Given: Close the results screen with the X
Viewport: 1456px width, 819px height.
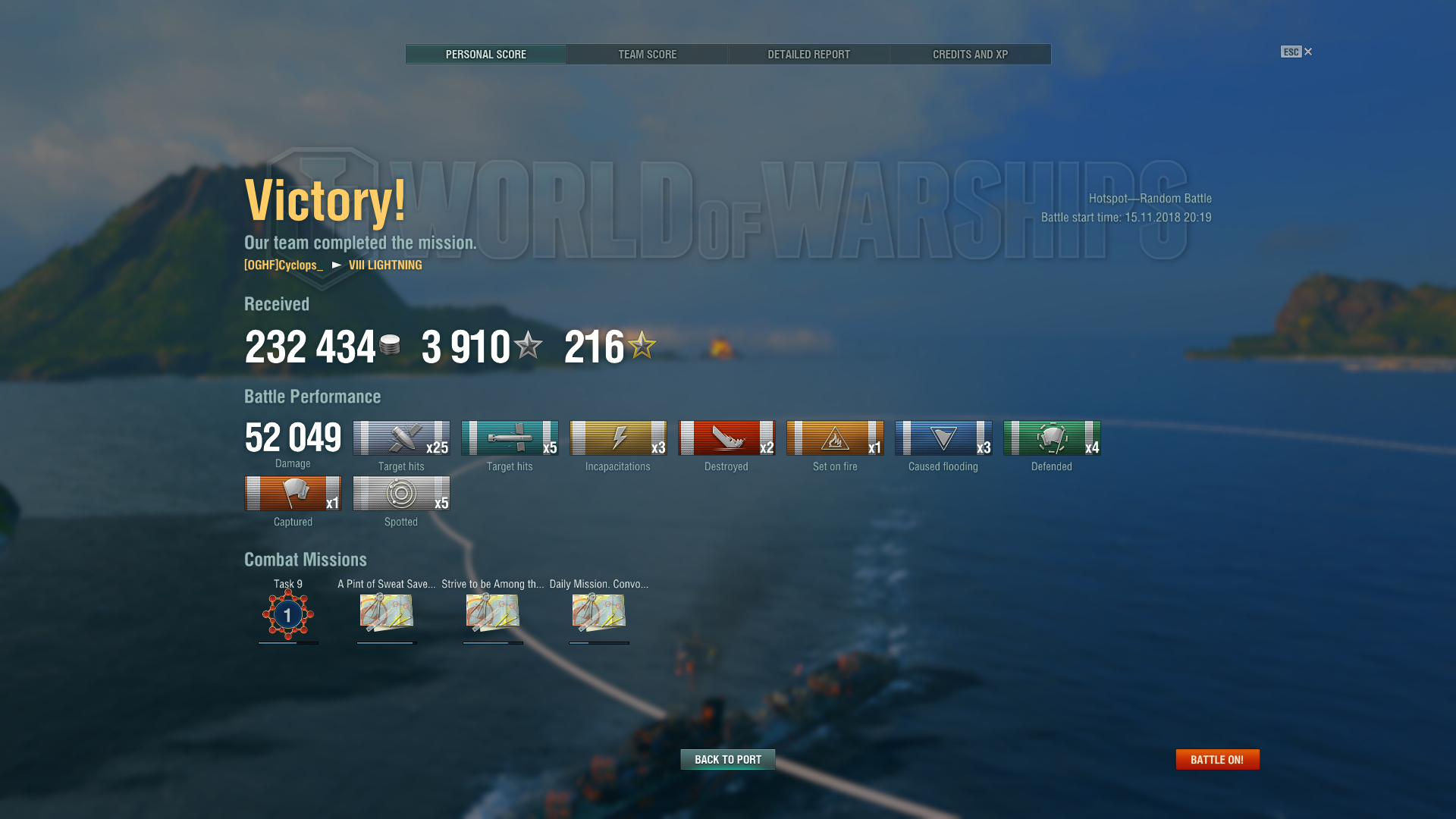Looking at the screenshot, I should pos(1308,52).
